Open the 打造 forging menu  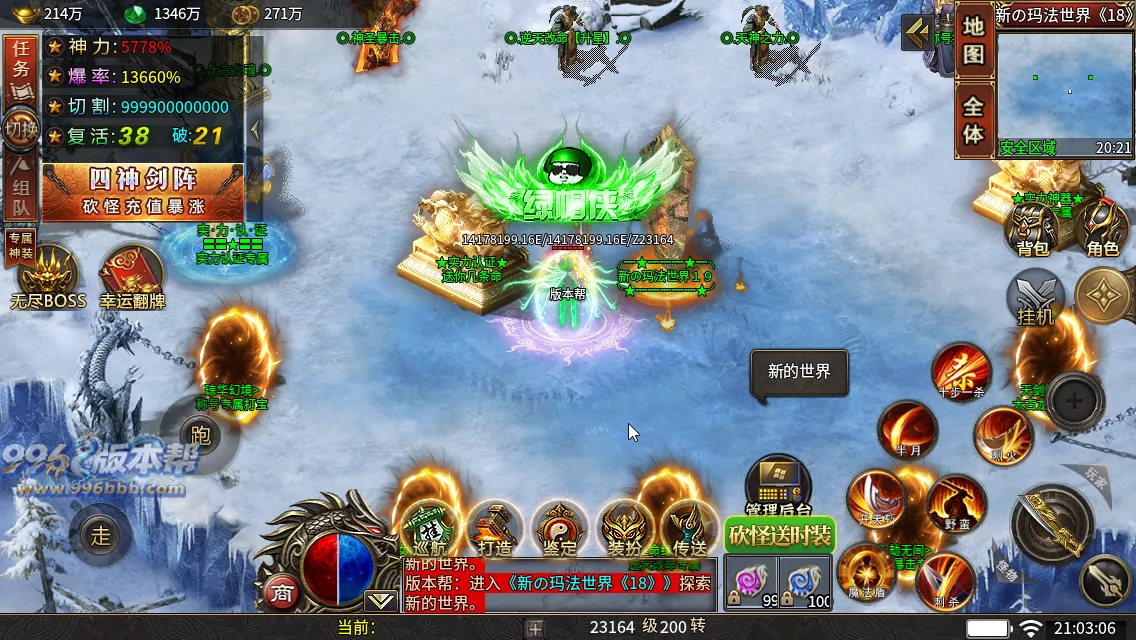[x=494, y=527]
